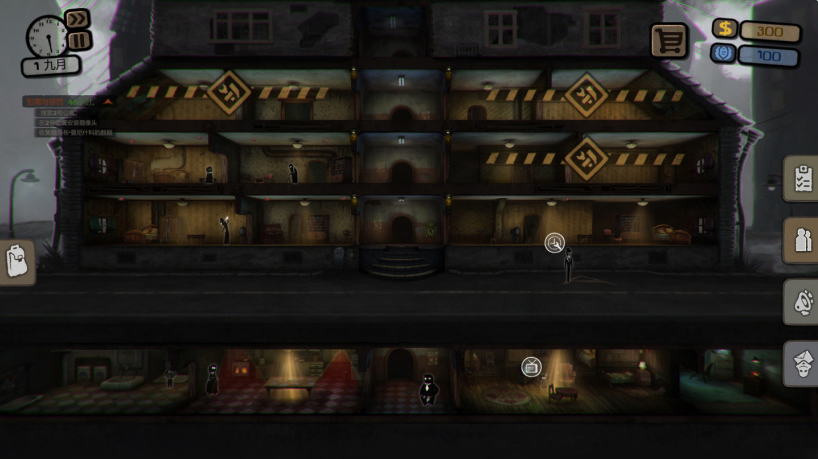Click the clock action bubble above the character
Screen dimensions: 818x459
[555, 243]
